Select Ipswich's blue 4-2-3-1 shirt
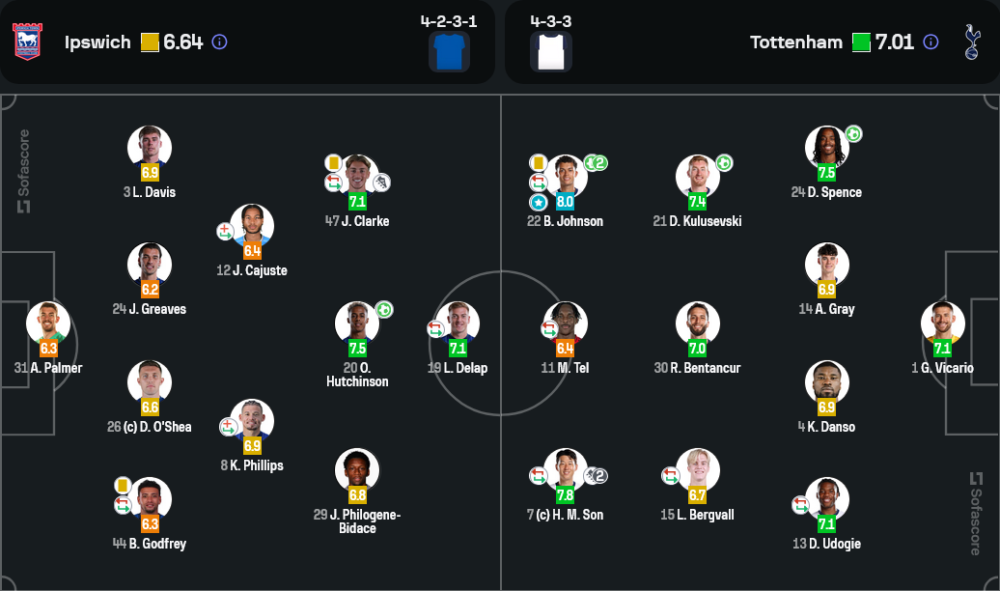The image size is (1000, 591). click(449, 51)
